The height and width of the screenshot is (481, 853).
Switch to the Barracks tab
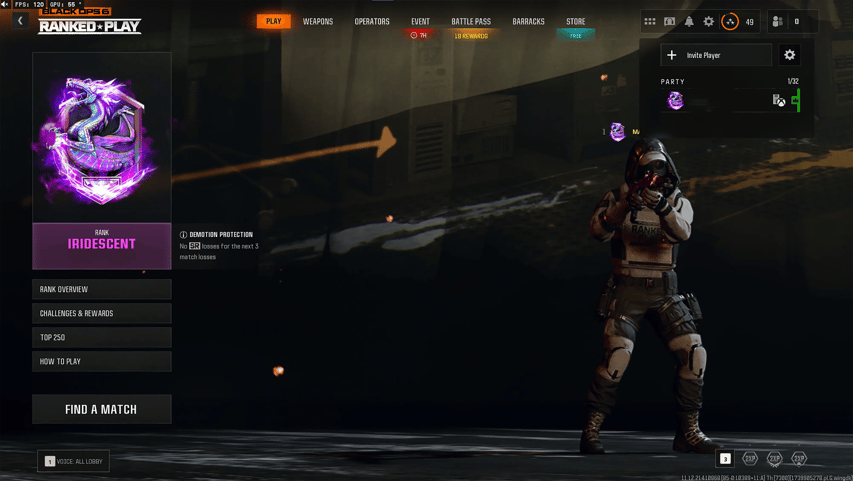tap(528, 21)
